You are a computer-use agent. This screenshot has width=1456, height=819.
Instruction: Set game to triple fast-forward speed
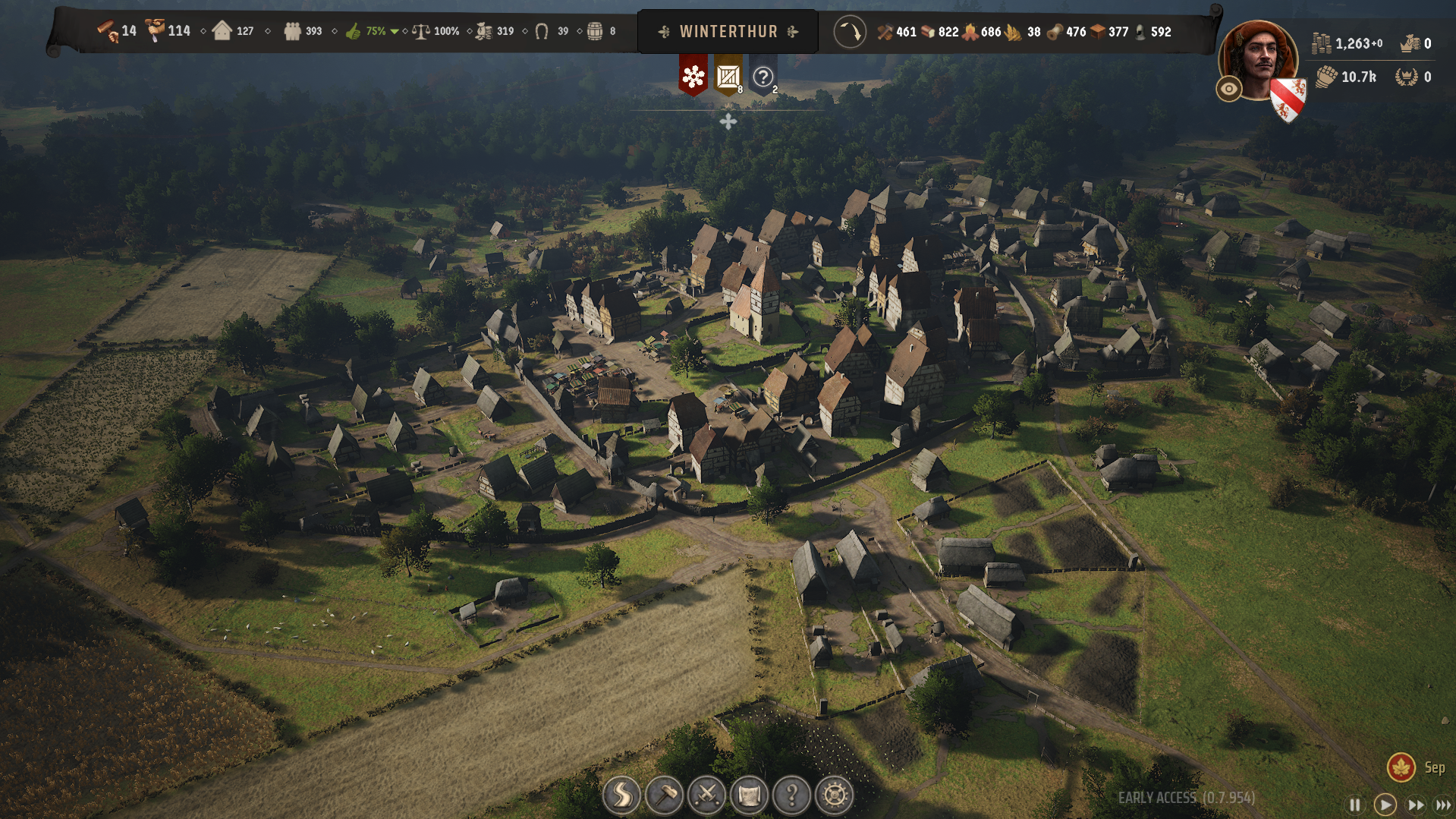[1443, 805]
